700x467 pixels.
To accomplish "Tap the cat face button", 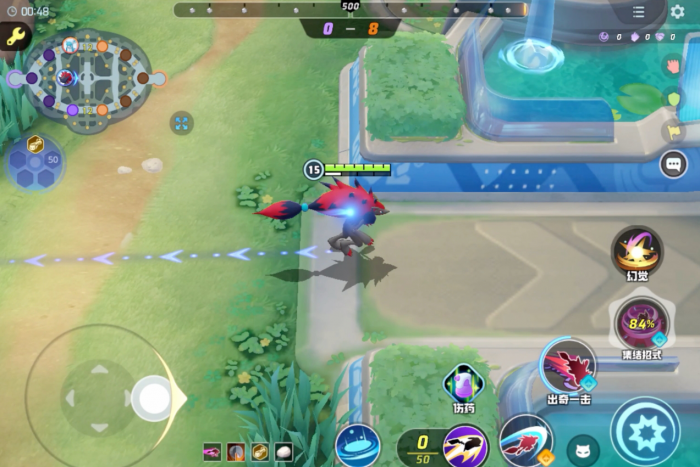I will (x=583, y=451).
